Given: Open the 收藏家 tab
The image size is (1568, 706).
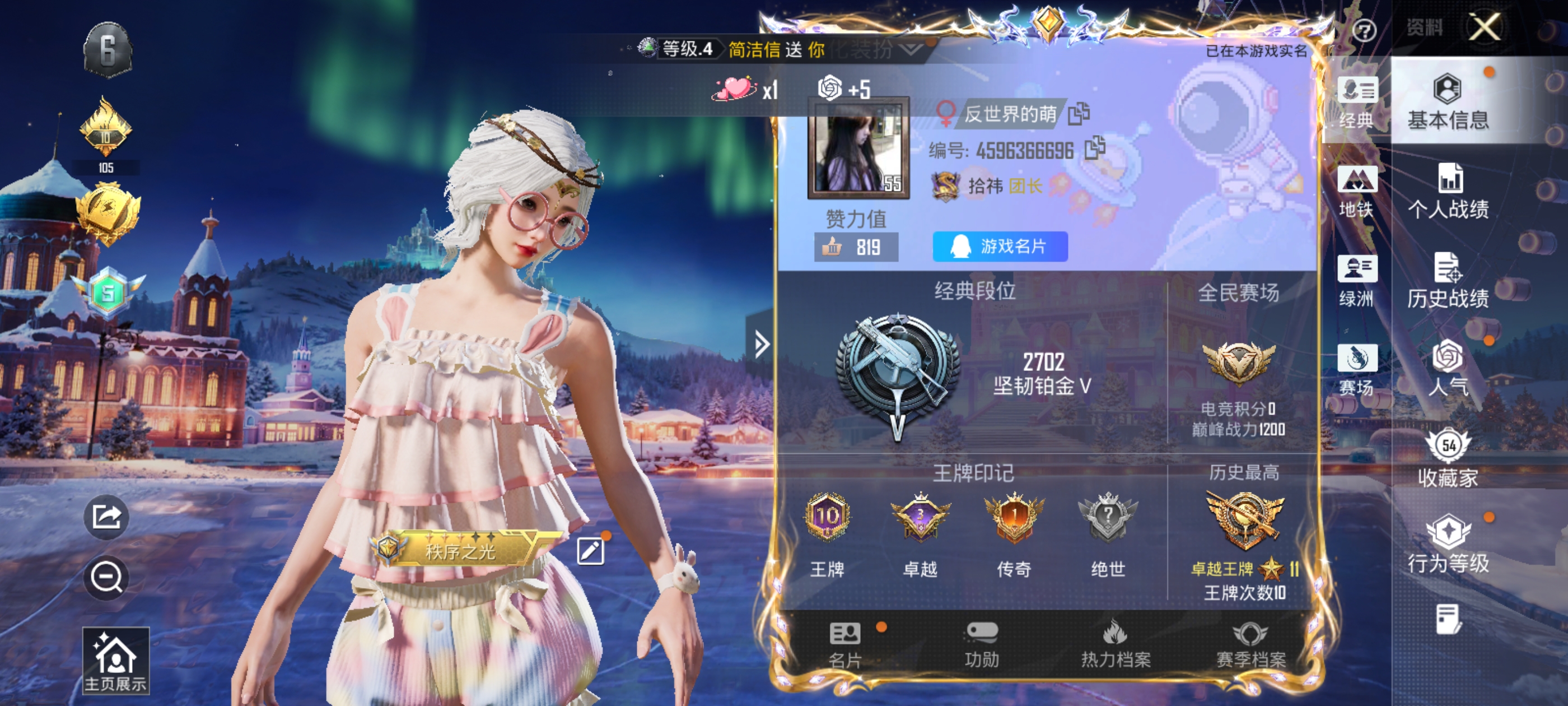Looking at the screenshot, I should [1448, 458].
